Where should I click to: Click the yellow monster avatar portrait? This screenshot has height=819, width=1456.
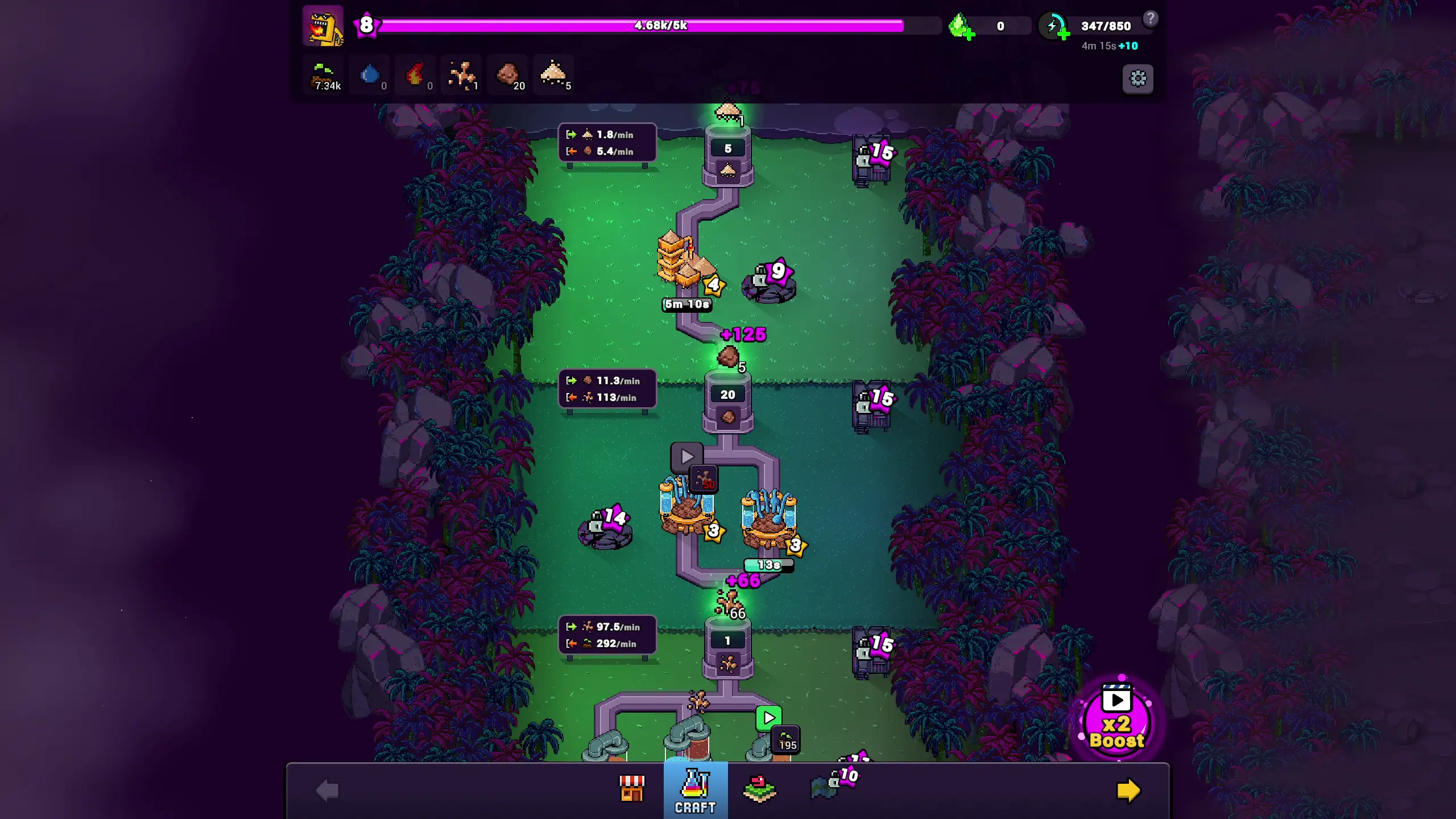click(x=323, y=26)
